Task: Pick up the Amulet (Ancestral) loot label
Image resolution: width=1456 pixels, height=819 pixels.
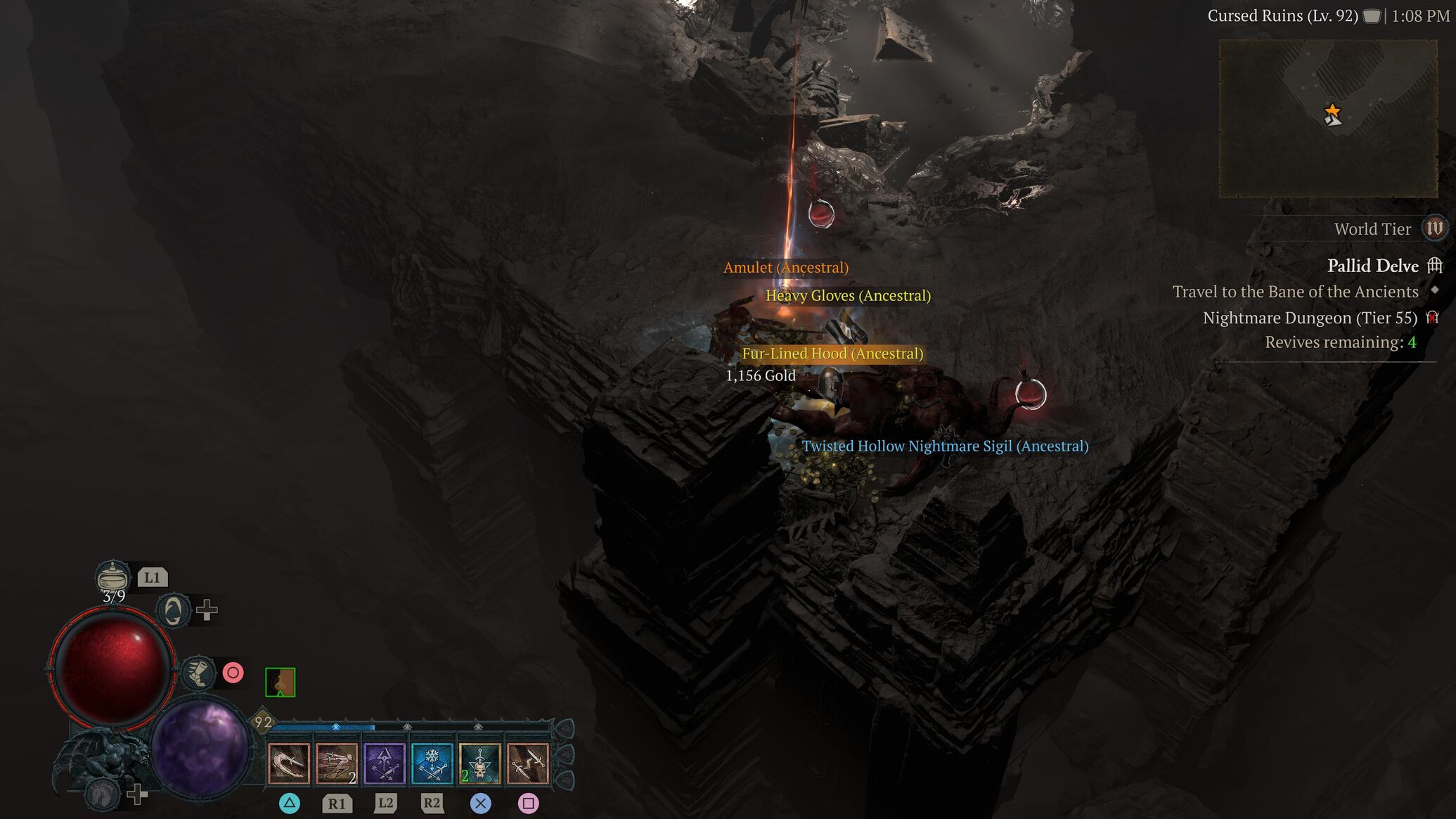Action: pos(785,268)
